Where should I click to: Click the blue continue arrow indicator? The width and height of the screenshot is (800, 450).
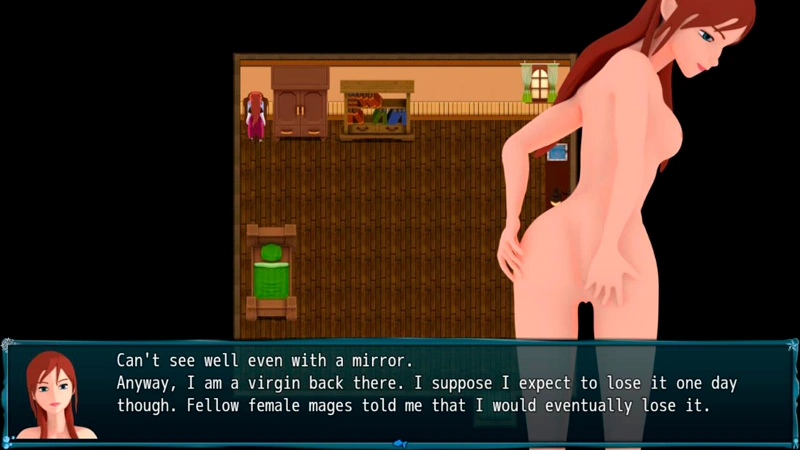coord(400,441)
